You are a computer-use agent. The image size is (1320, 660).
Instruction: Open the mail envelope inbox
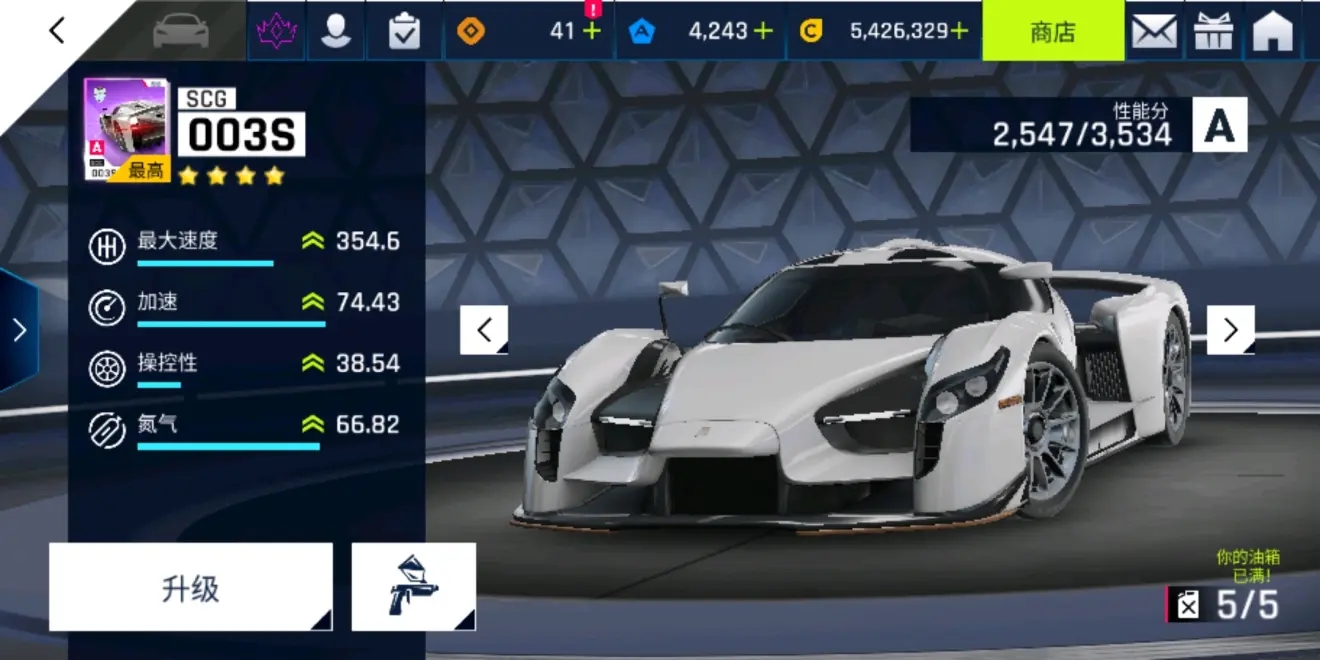point(1154,31)
